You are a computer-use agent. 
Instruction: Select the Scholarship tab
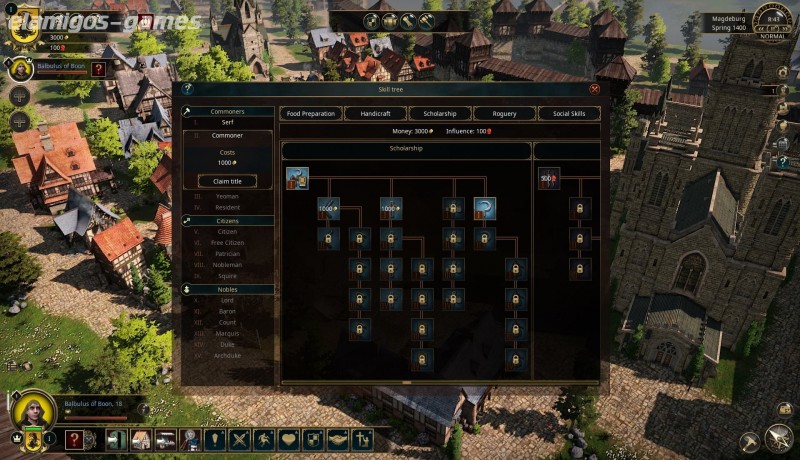click(439, 113)
